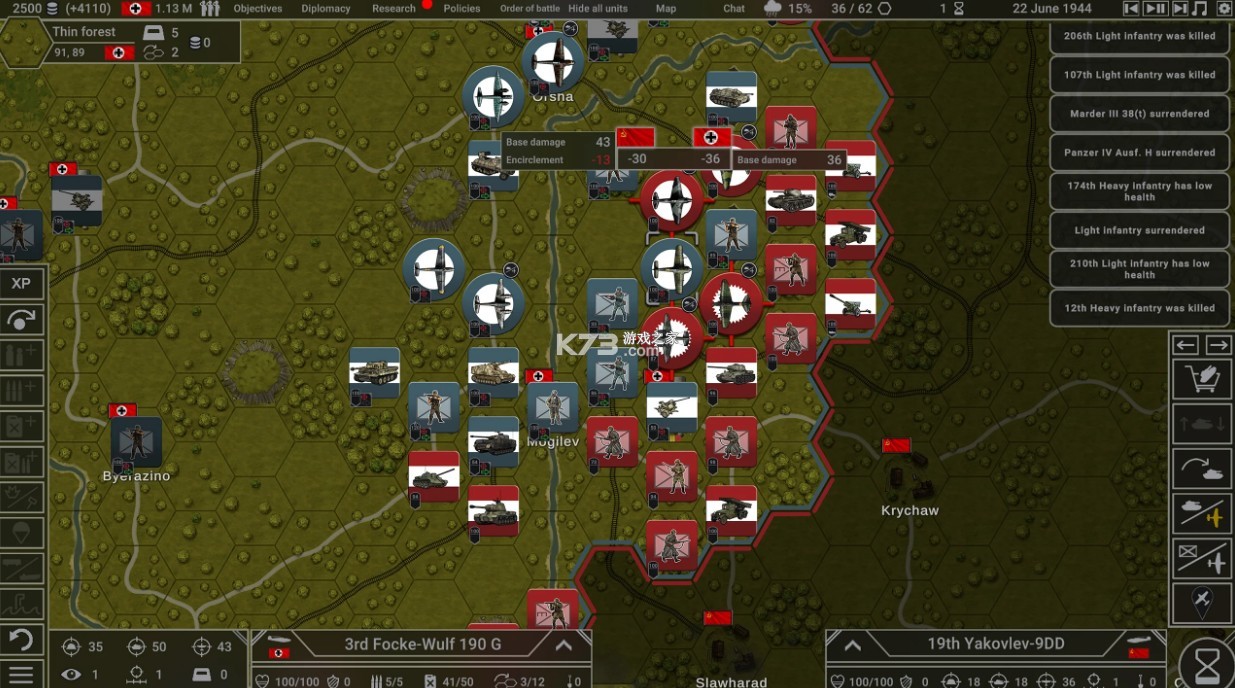Undo the last move
1235x688 pixels.
point(21,639)
